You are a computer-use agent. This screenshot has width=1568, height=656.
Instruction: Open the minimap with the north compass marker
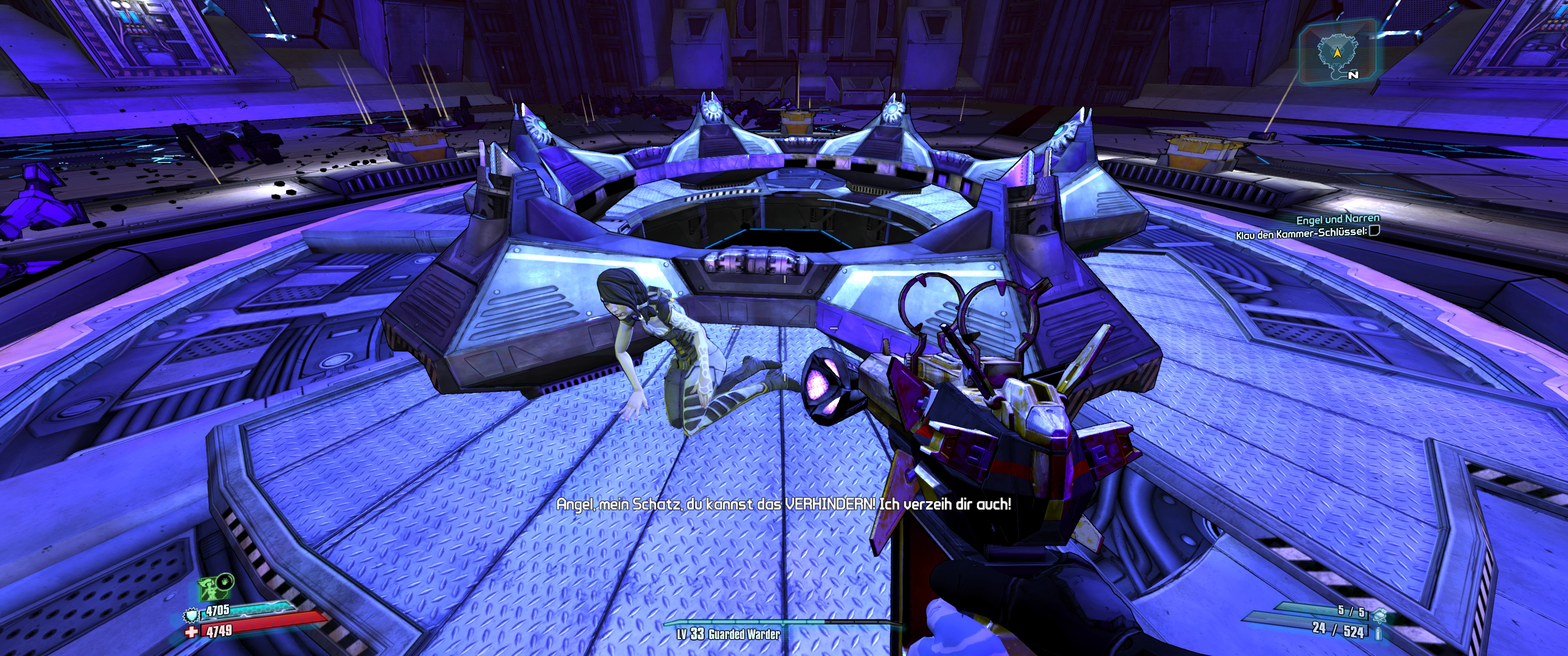tap(1337, 52)
